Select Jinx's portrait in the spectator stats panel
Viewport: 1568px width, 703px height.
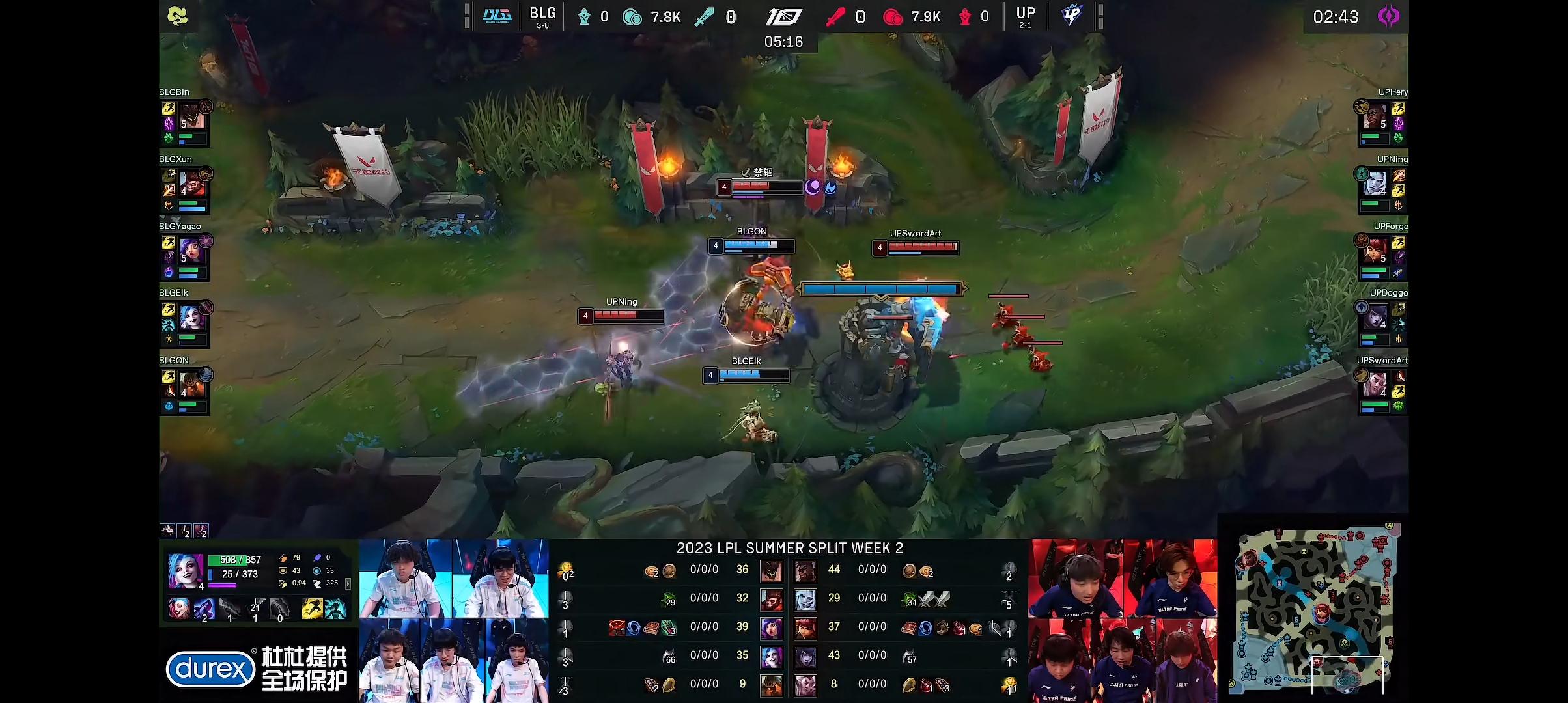187,572
